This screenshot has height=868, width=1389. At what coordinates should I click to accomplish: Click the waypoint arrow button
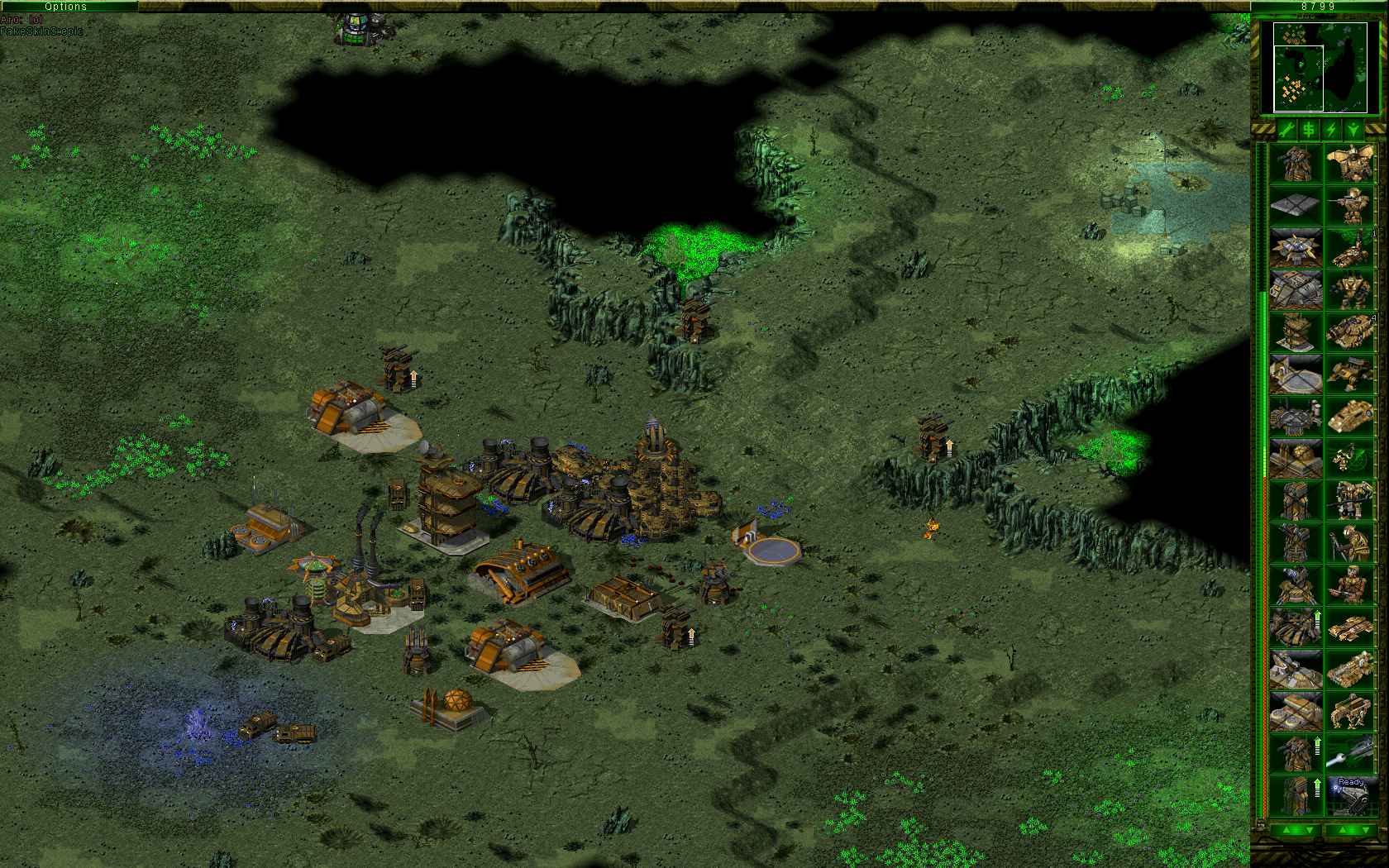[x=1353, y=130]
